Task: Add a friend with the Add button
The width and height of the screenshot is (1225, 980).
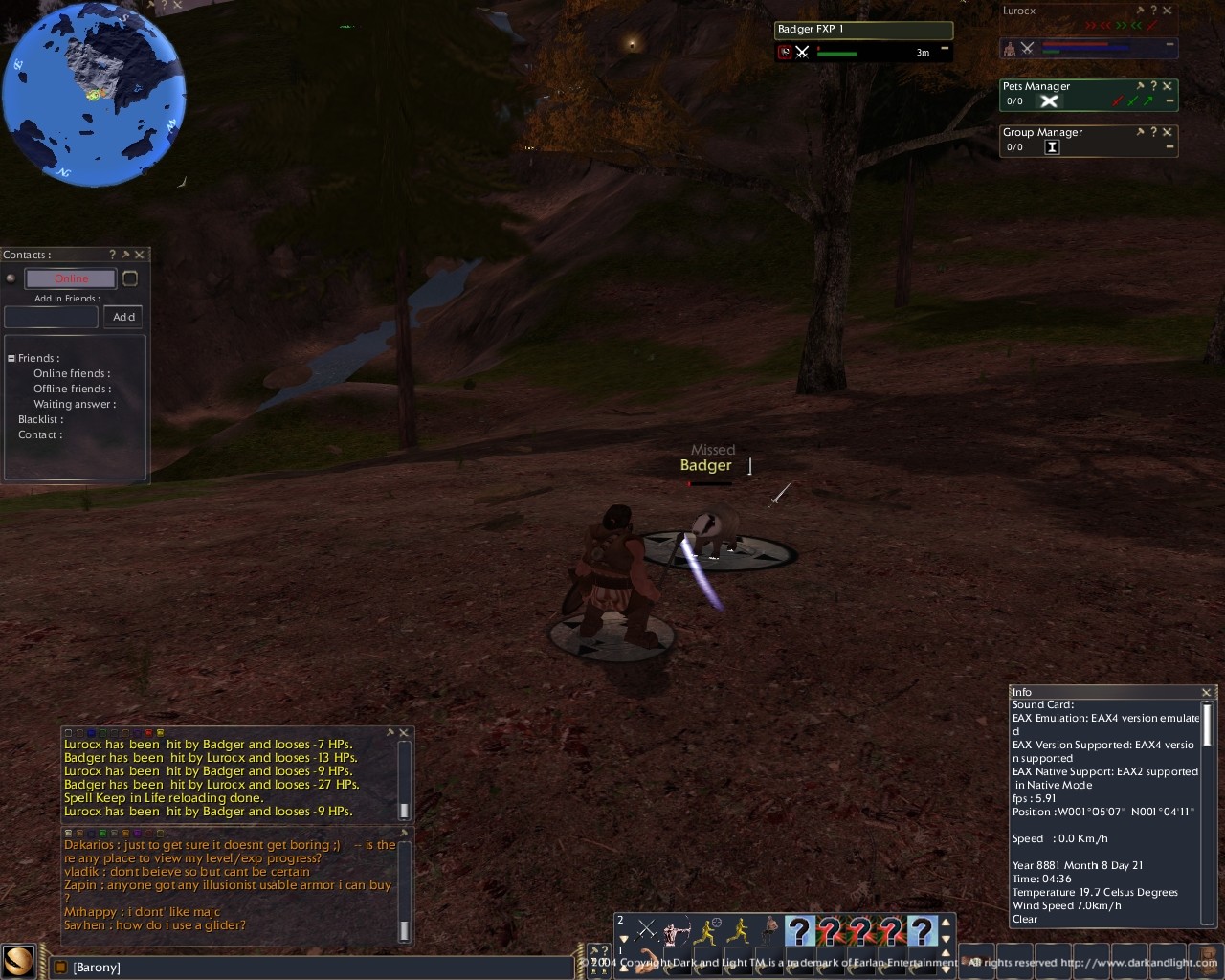Action: 124,317
